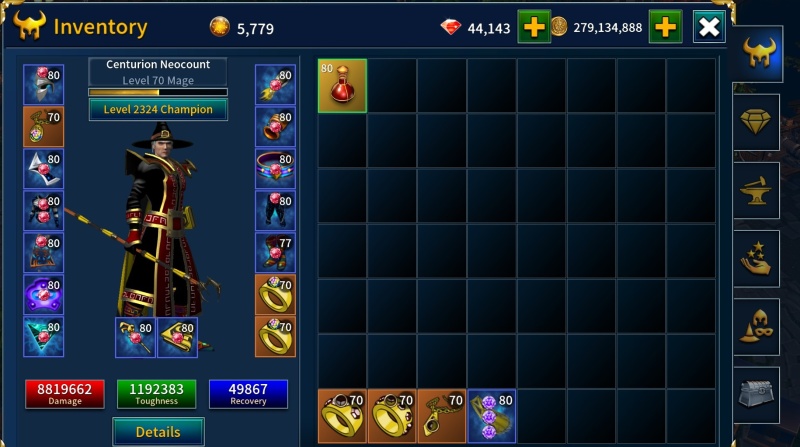Select the equipped level 70 amulet slot
This screenshot has height=447, width=800.
coord(44,127)
